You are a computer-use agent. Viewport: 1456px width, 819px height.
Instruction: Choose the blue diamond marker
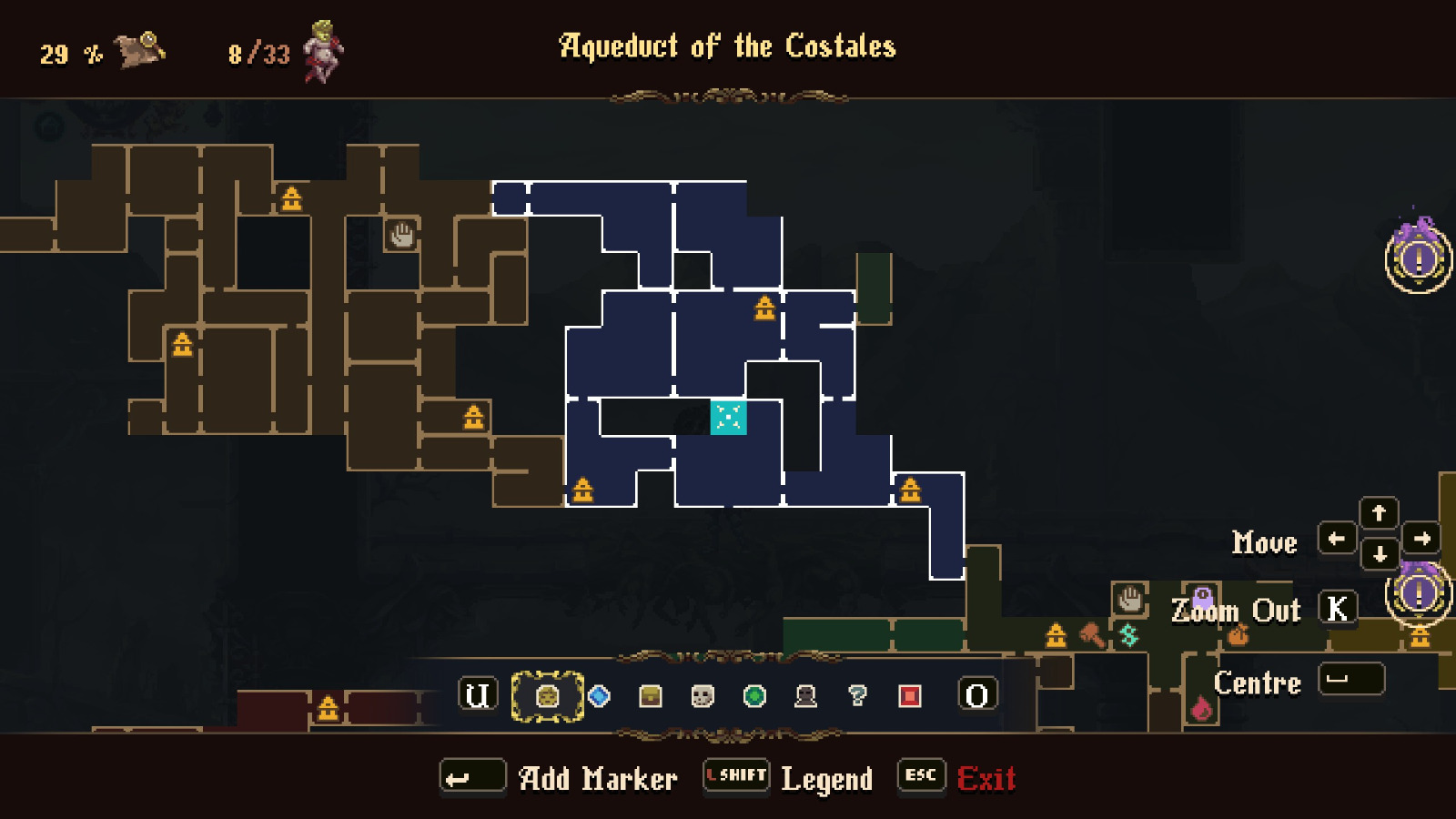coord(599,696)
